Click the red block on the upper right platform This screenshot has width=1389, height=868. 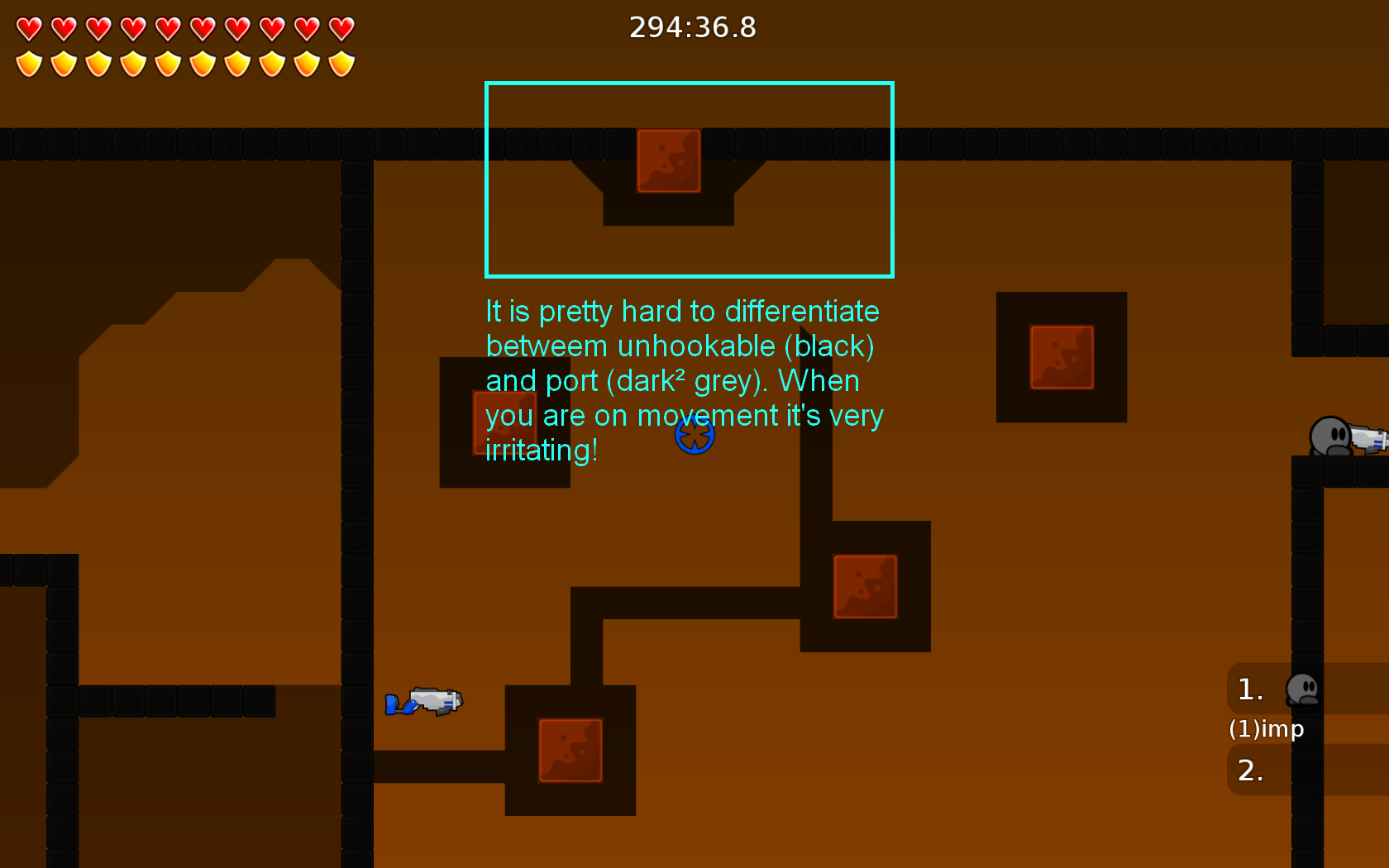pos(1062,355)
